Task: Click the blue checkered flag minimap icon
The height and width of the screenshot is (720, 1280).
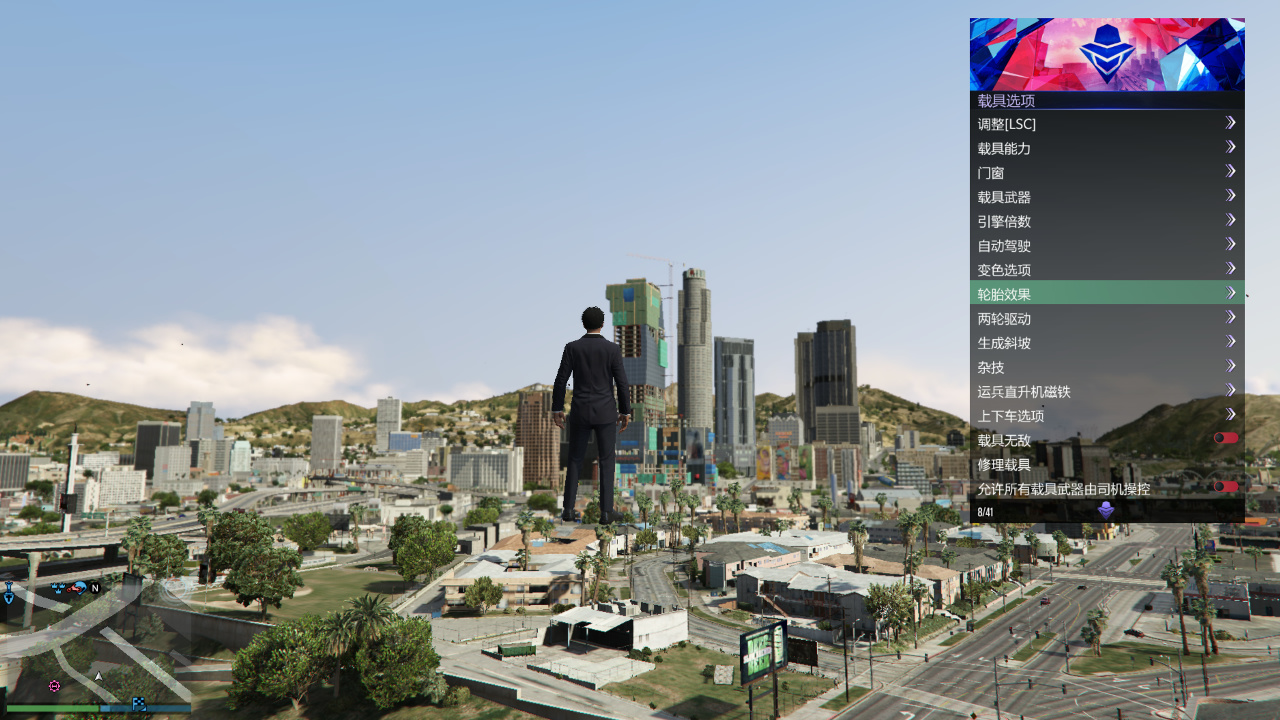Action: click(x=140, y=704)
